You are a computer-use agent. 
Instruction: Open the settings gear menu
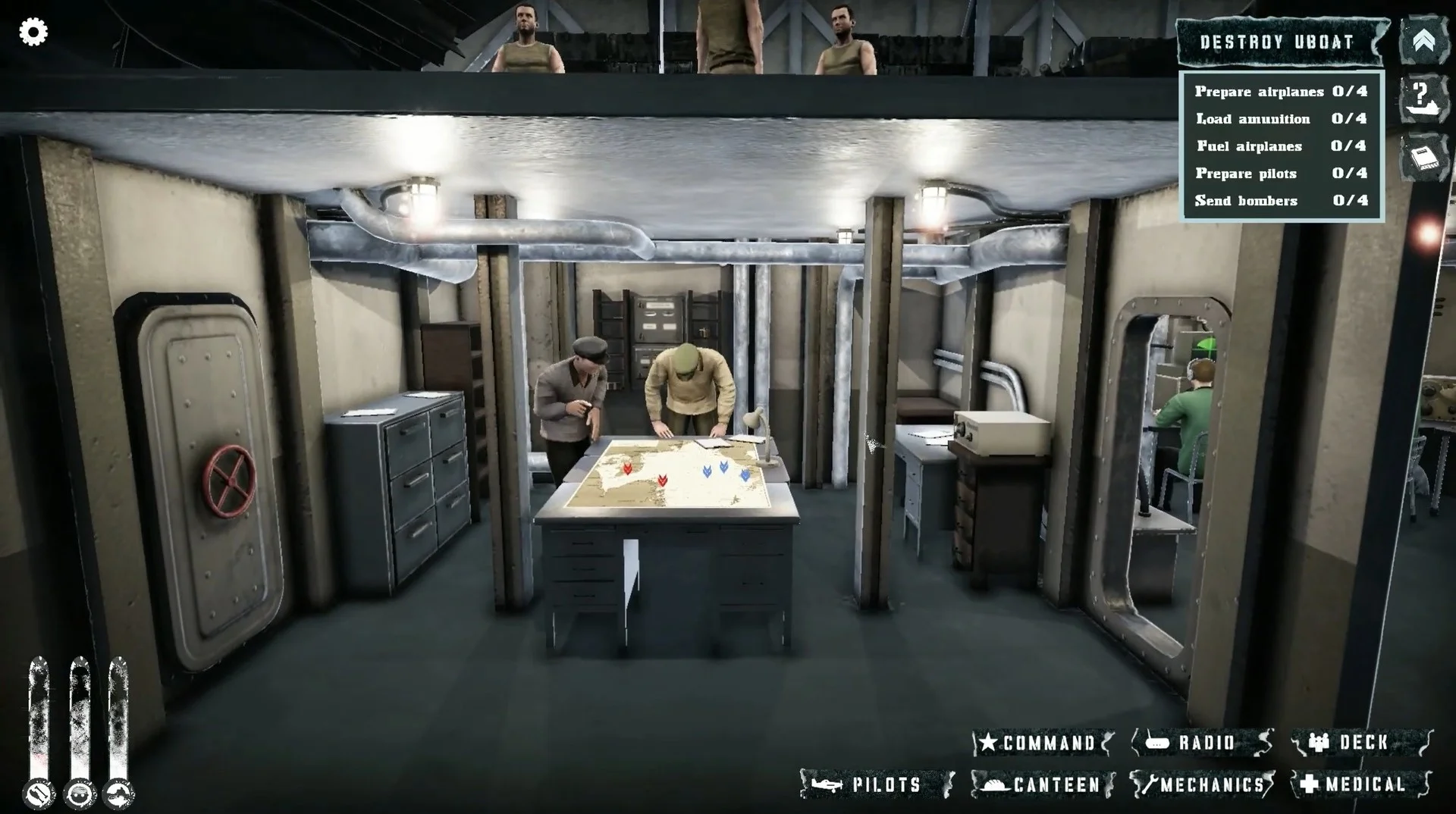click(x=32, y=32)
